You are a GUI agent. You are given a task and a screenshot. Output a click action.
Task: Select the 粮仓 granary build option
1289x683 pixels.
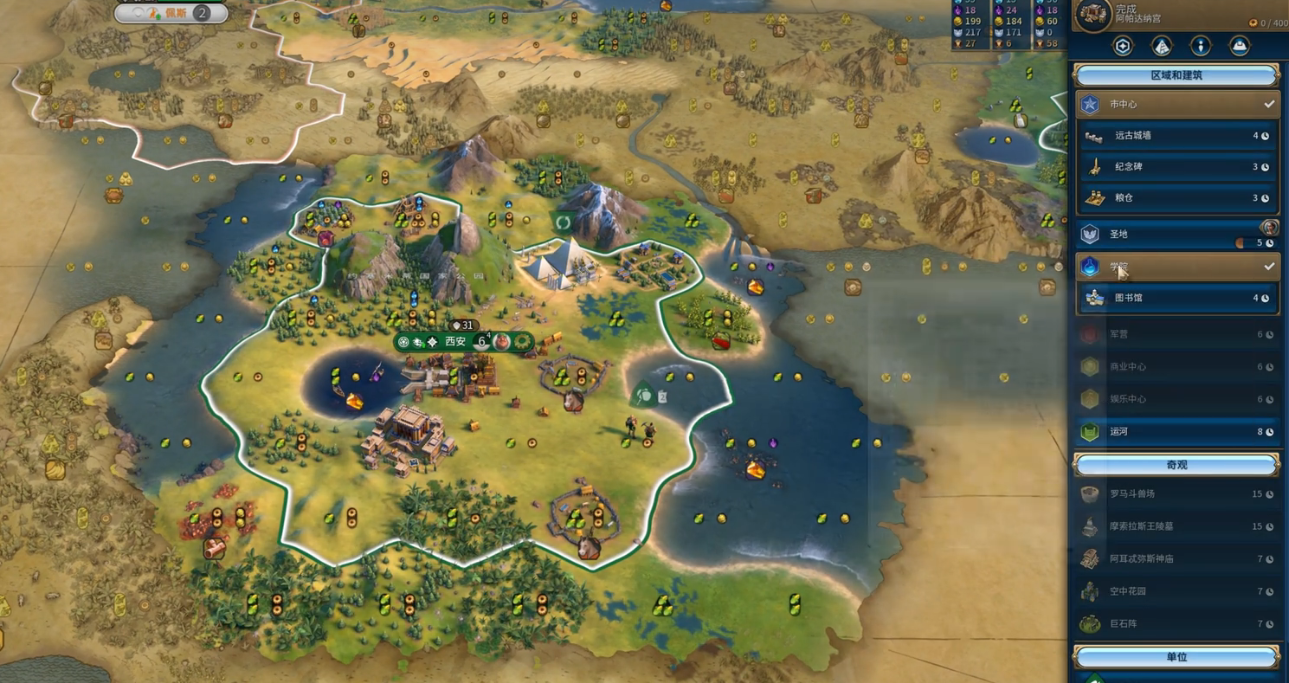tap(1176, 198)
